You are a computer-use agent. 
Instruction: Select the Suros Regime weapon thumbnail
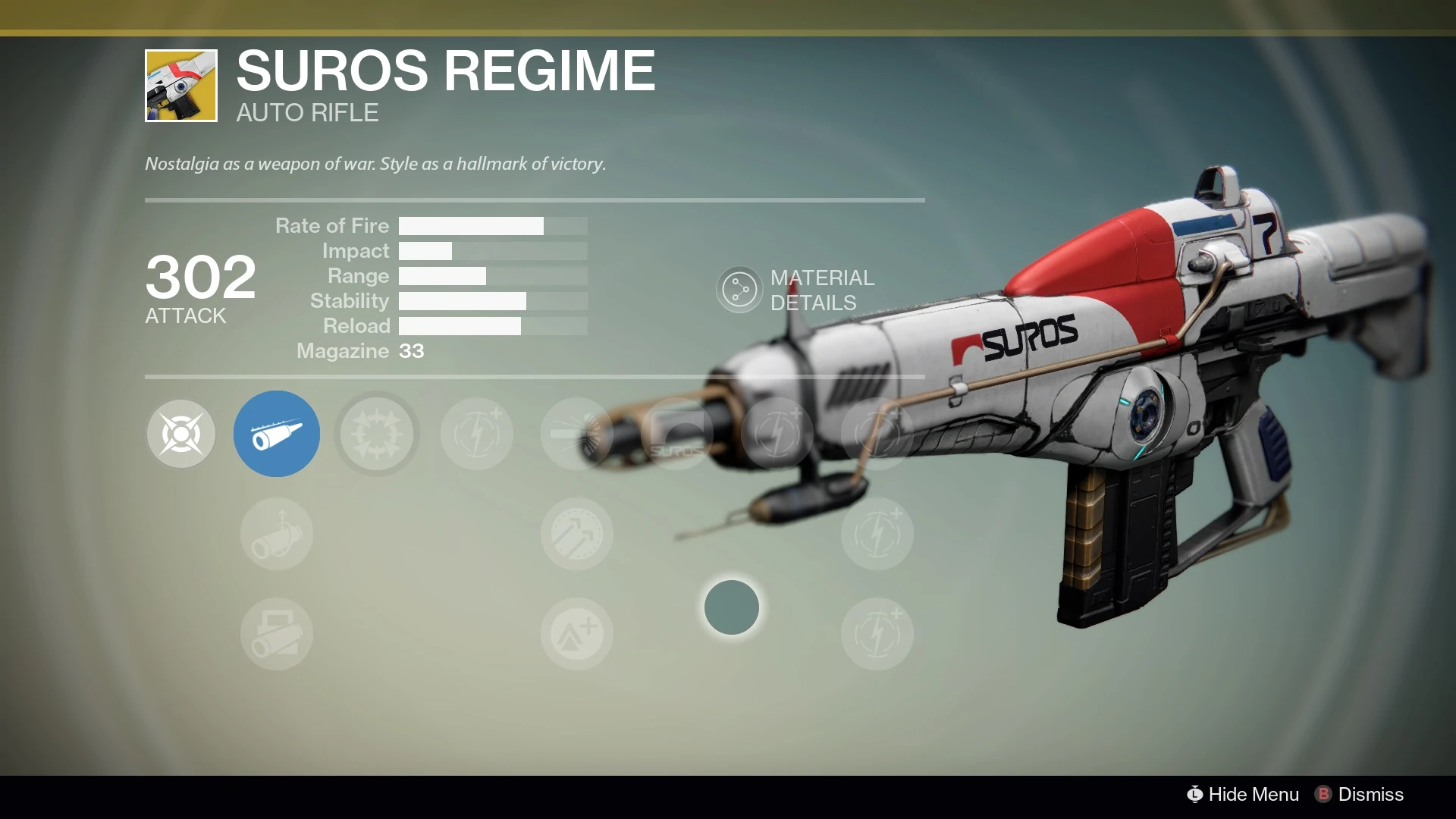click(x=181, y=86)
